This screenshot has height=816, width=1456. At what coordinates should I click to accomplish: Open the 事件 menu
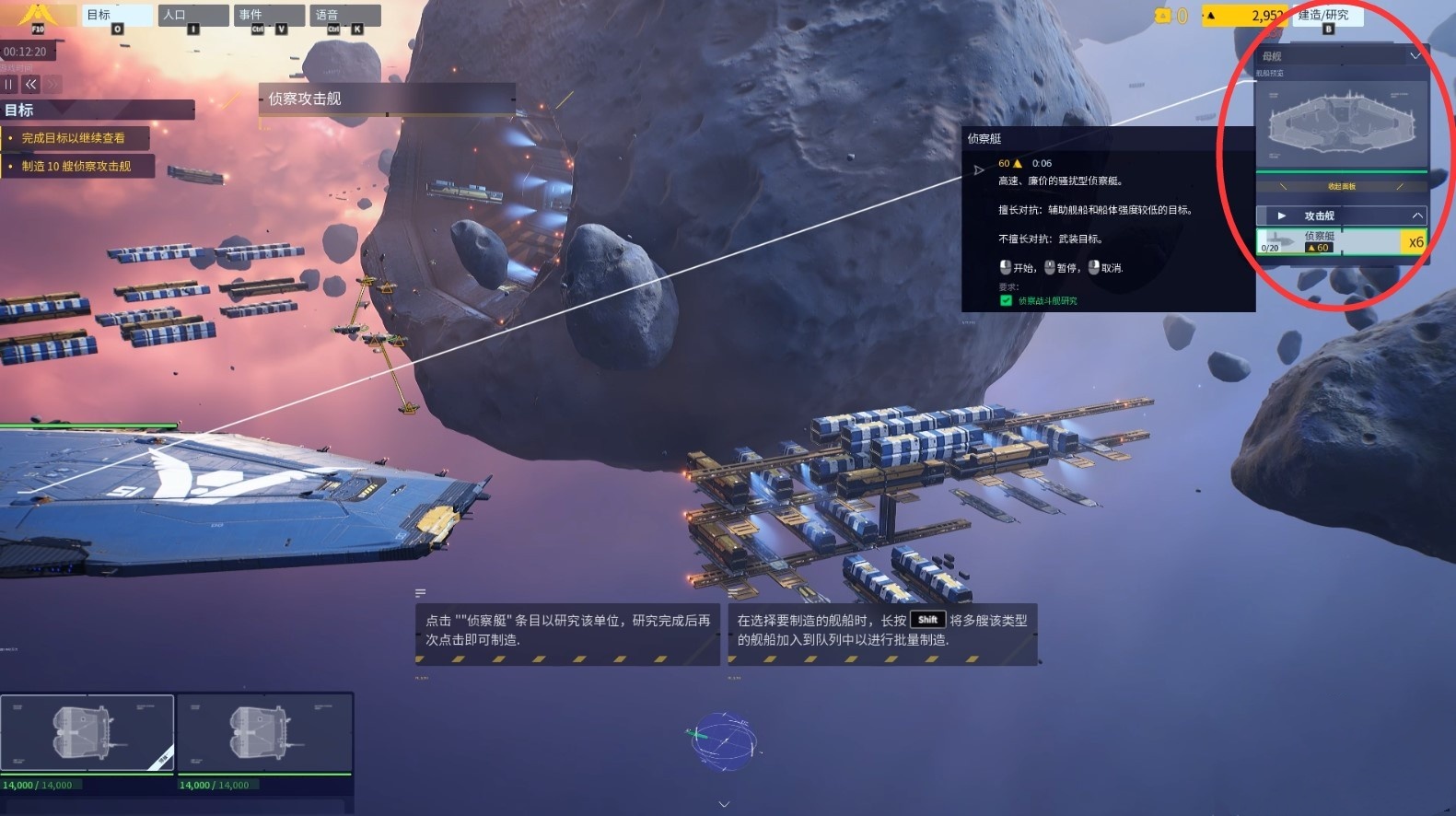(267, 15)
